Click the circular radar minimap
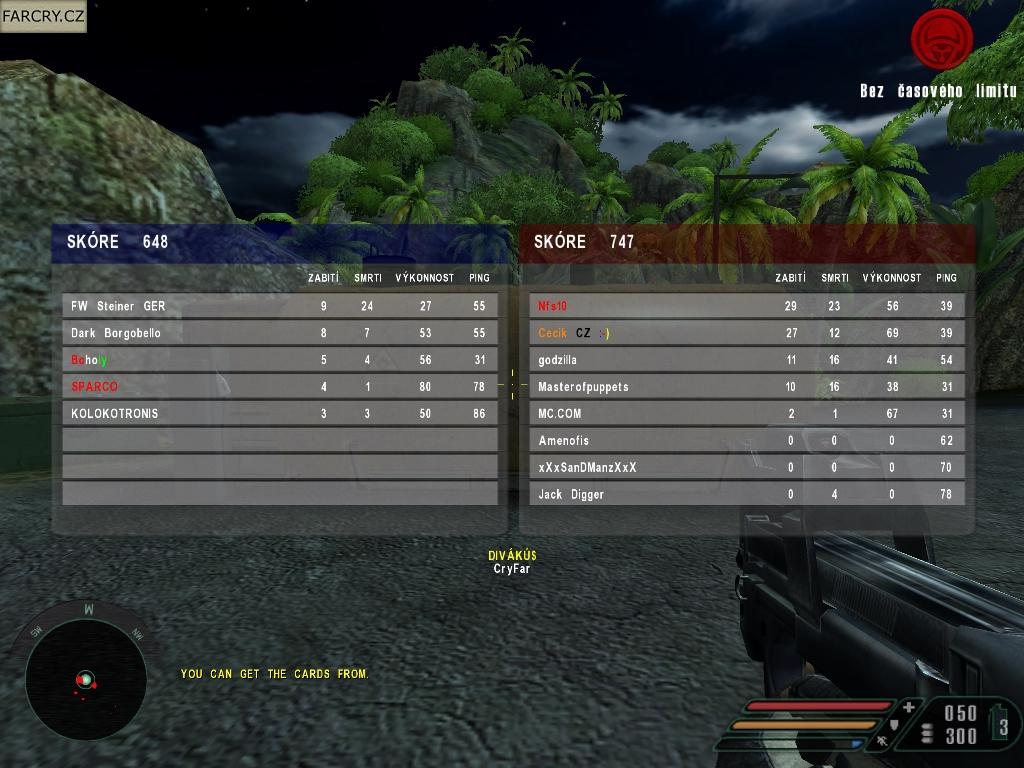The height and width of the screenshot is (768, 1024). (86, 679)
